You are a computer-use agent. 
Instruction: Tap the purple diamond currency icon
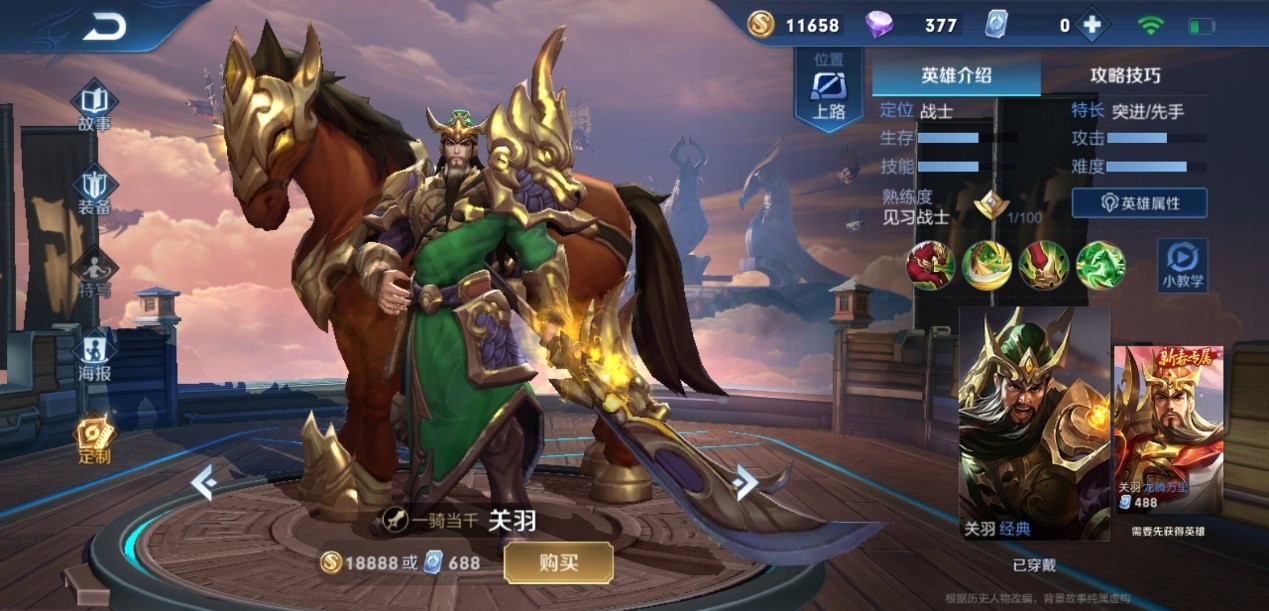pos(879,25)
